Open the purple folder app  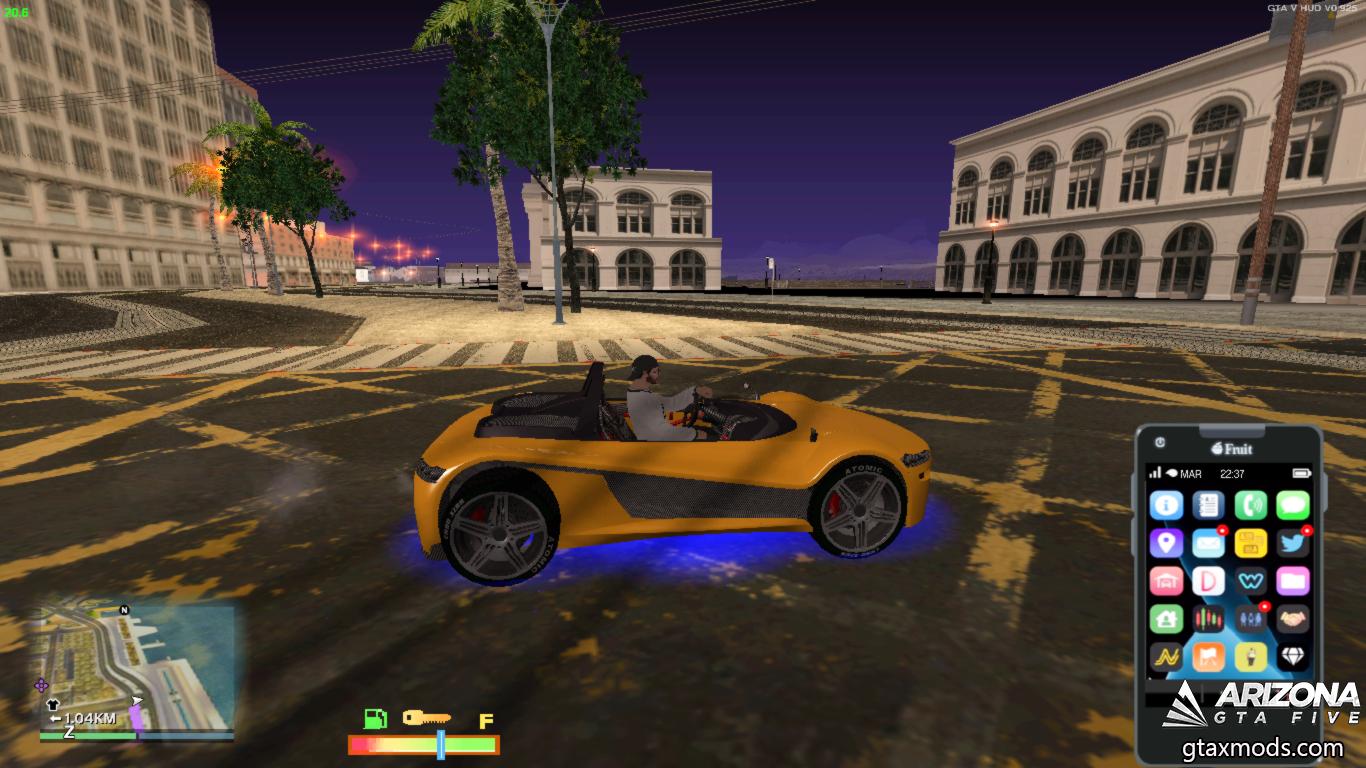(1292, 581)
